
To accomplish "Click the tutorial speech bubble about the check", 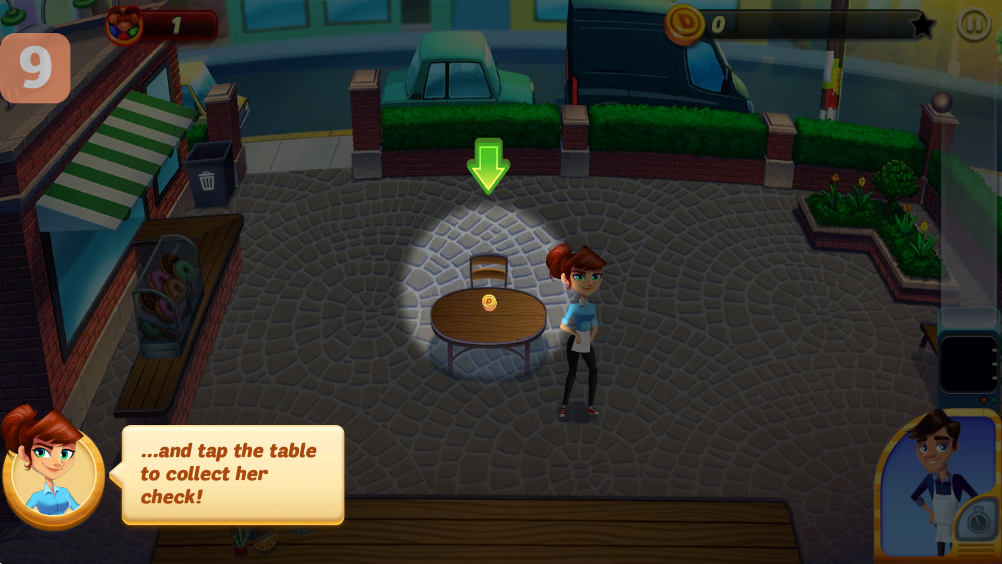I will tap(233, 474).
